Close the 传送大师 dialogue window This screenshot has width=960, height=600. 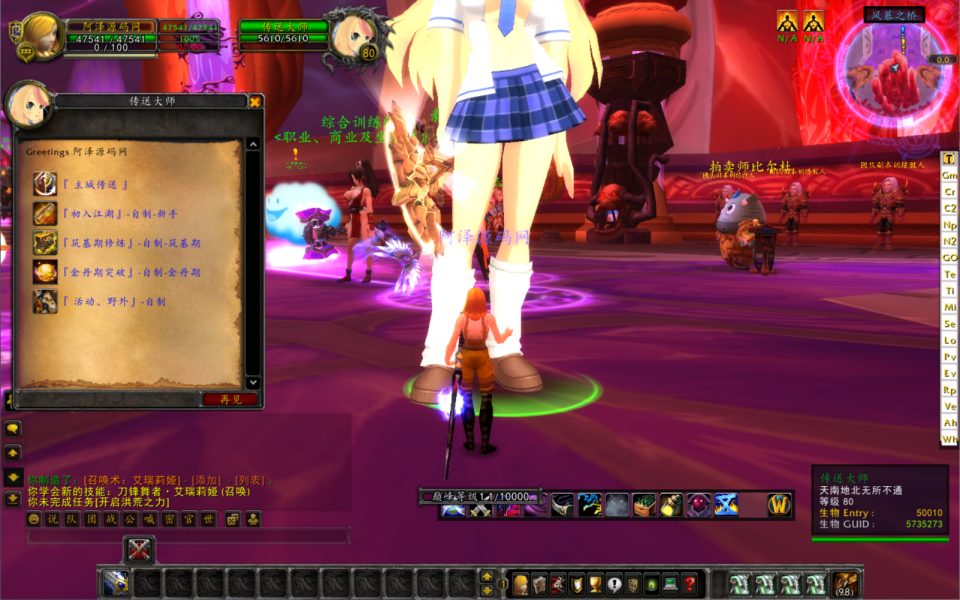255,101
